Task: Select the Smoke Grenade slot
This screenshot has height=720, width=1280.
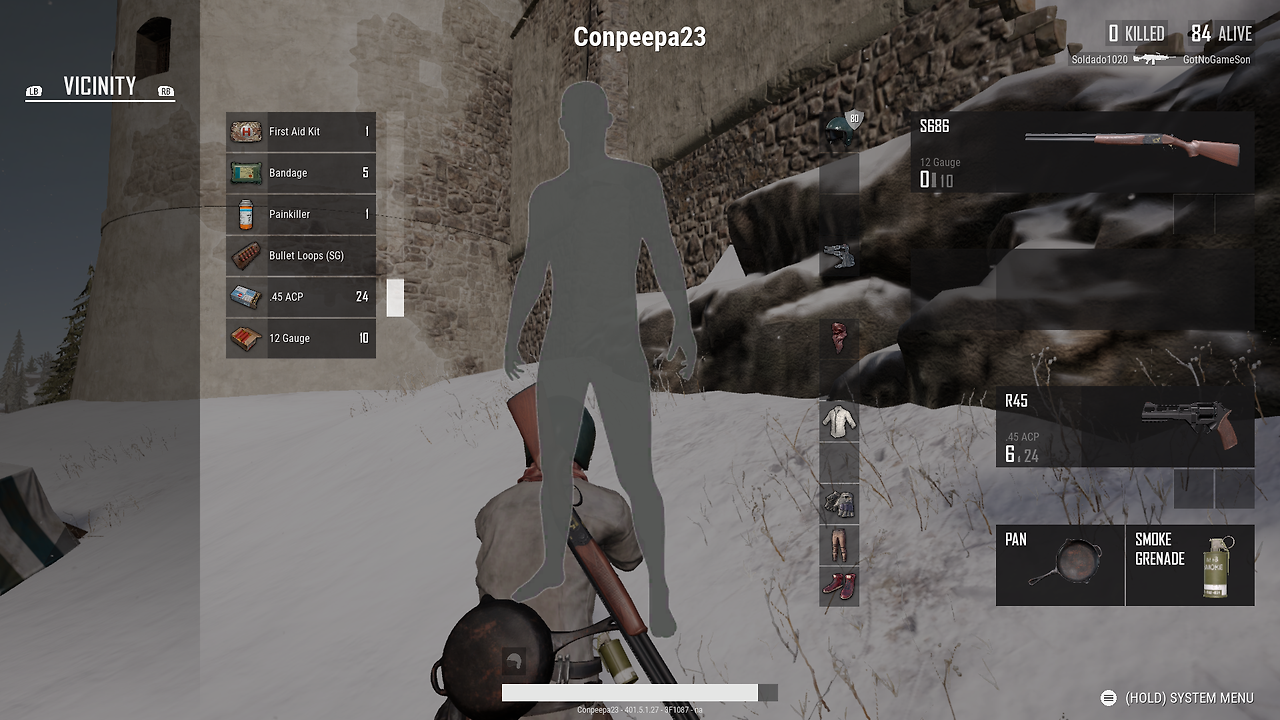Action: pos(1190,565)
